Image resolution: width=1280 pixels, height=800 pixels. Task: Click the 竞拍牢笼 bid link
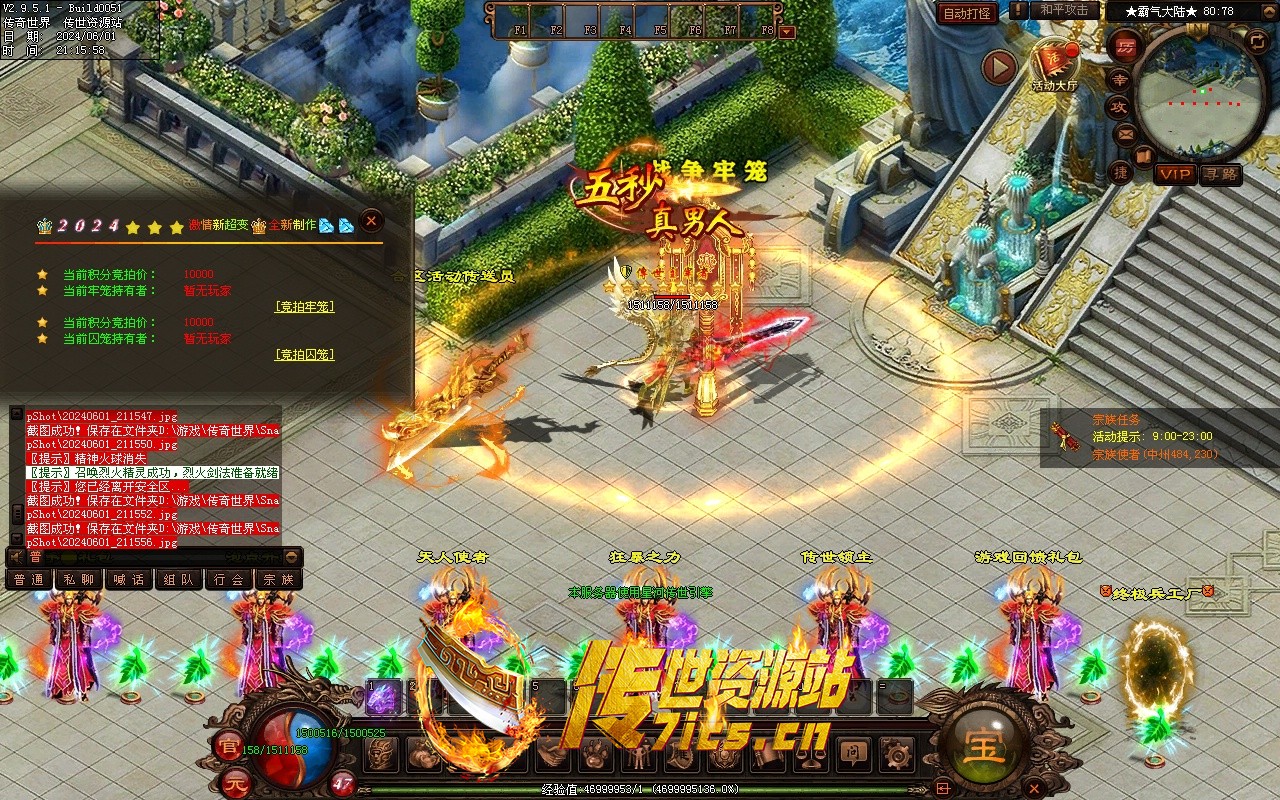pos(304,307)
